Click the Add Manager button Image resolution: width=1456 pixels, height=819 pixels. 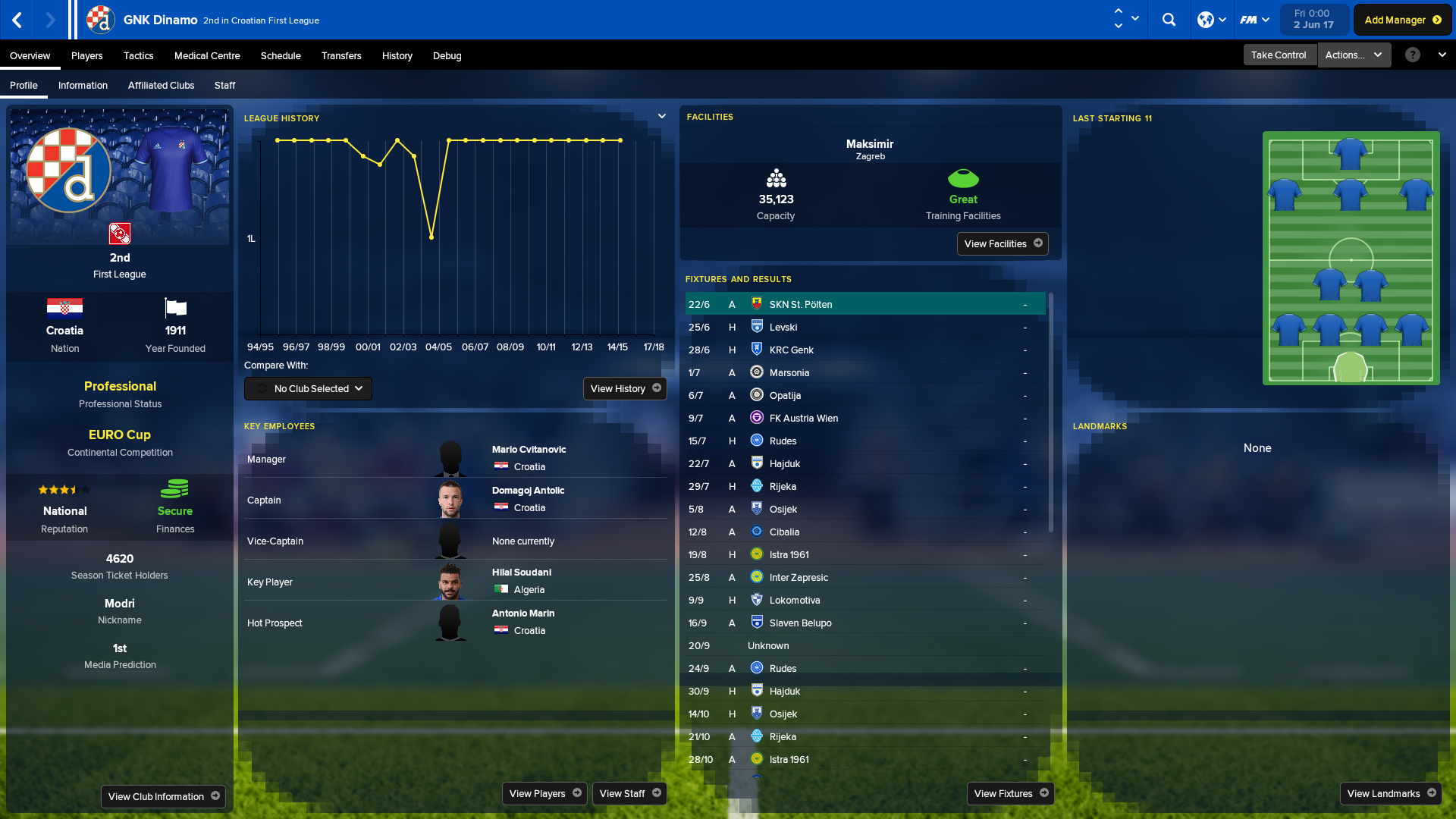(1402, 20)
